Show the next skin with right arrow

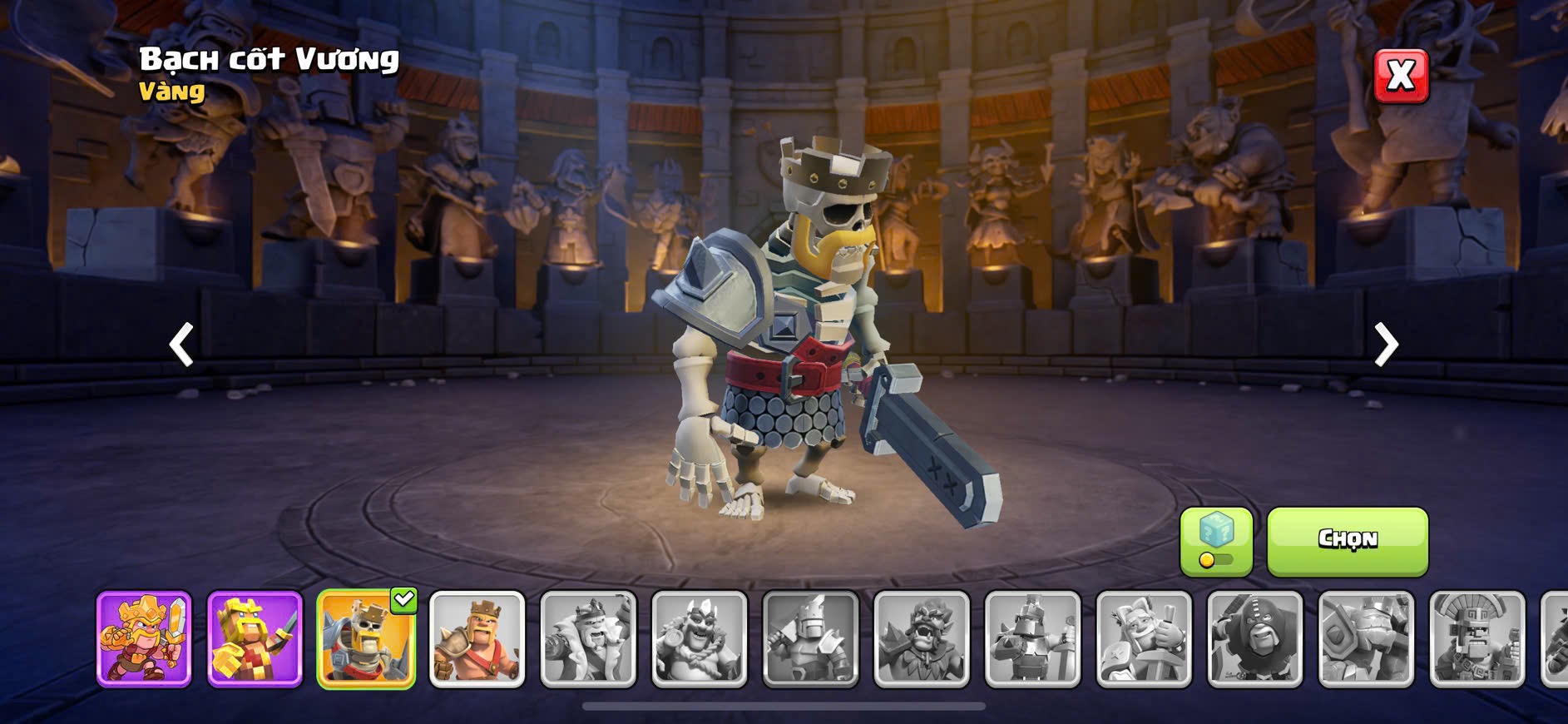(x=1386, y=344)
